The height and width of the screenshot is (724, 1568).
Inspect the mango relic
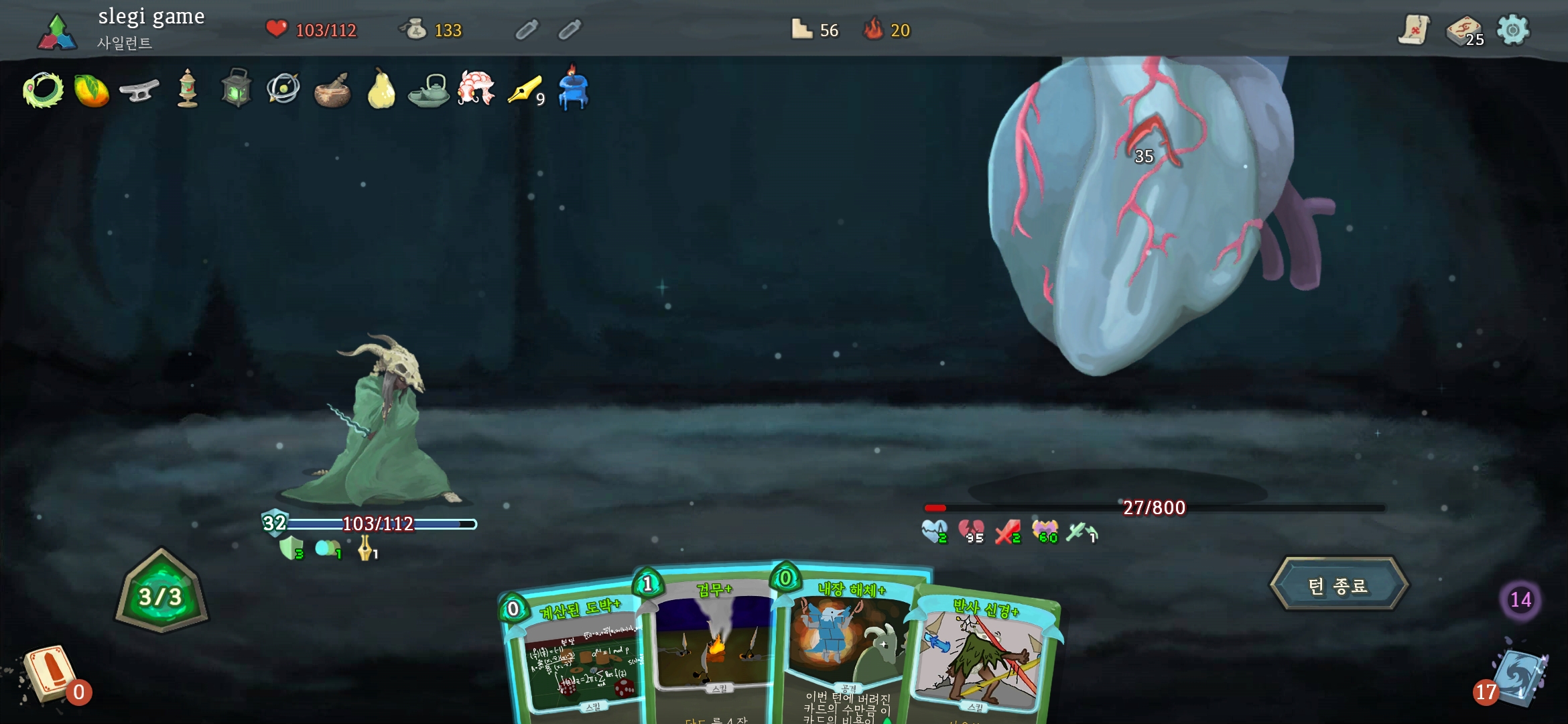click(91, 90)
